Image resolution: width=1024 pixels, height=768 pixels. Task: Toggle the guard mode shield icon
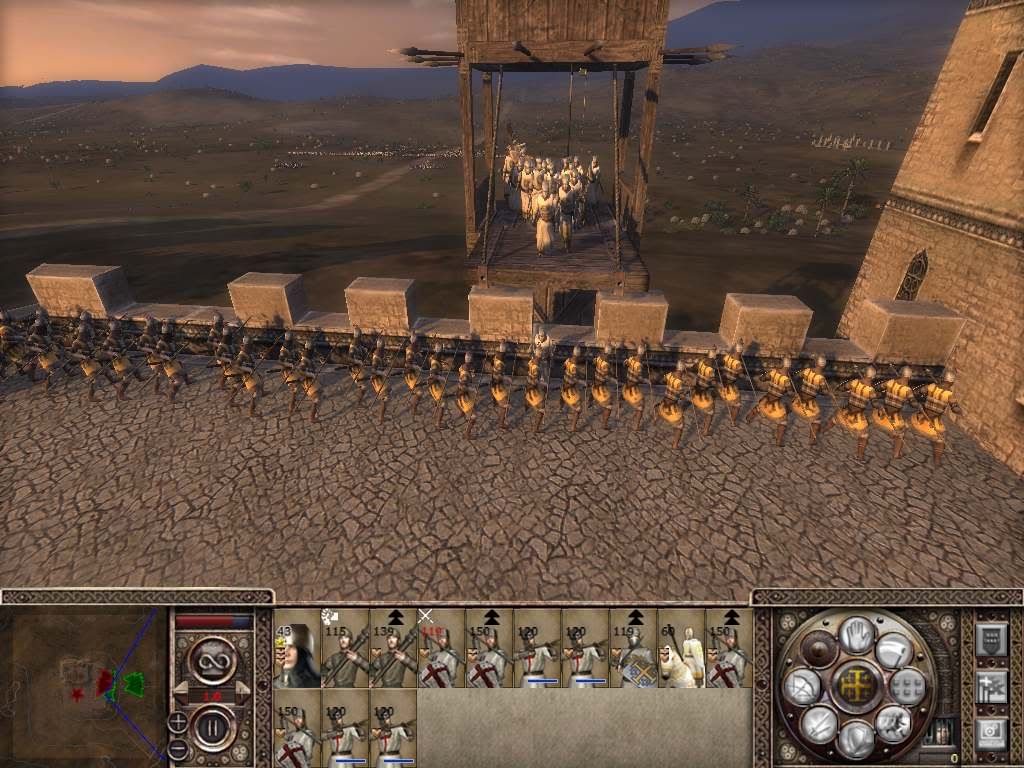click(856, 739)
